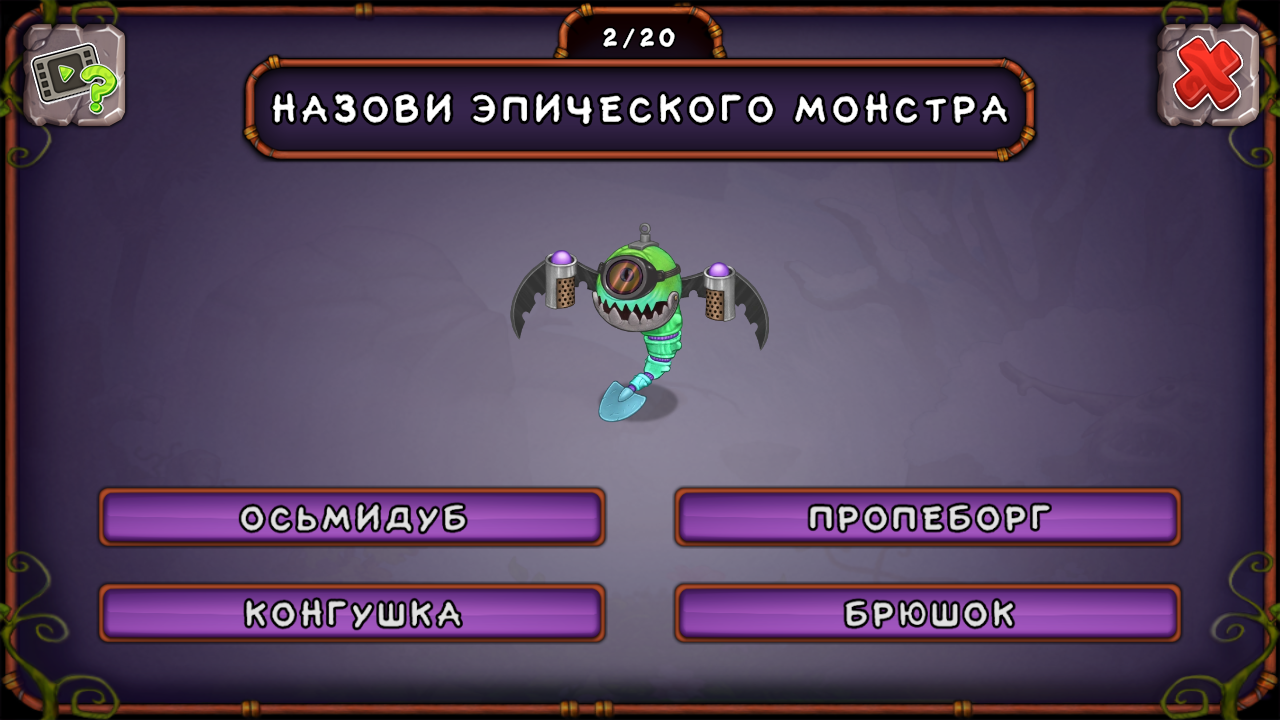Tap the stone plaque holding the hint icon
1280x720 pixels.
[73, 75]
